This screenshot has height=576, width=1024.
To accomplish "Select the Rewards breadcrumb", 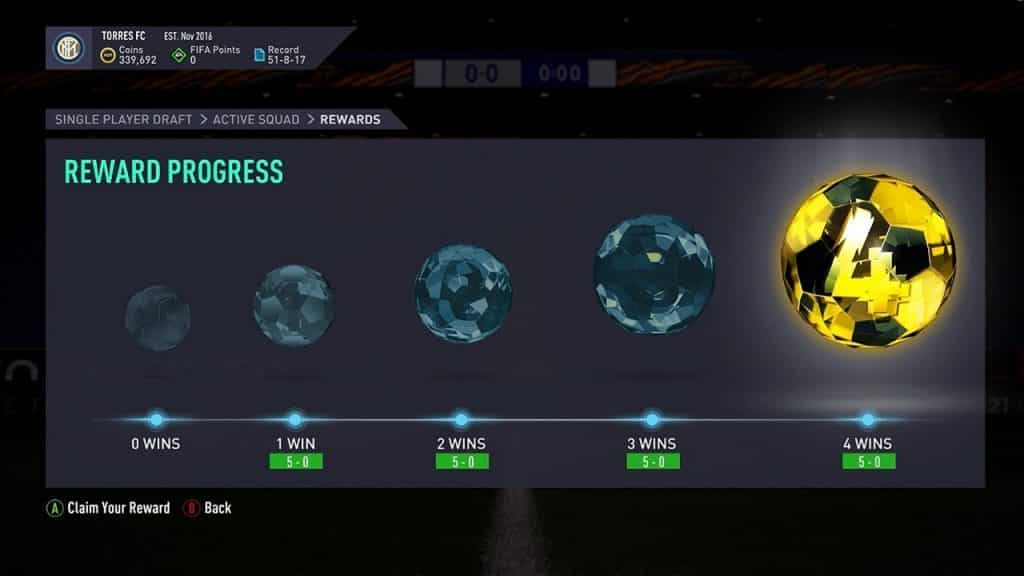I will (350, 119).
